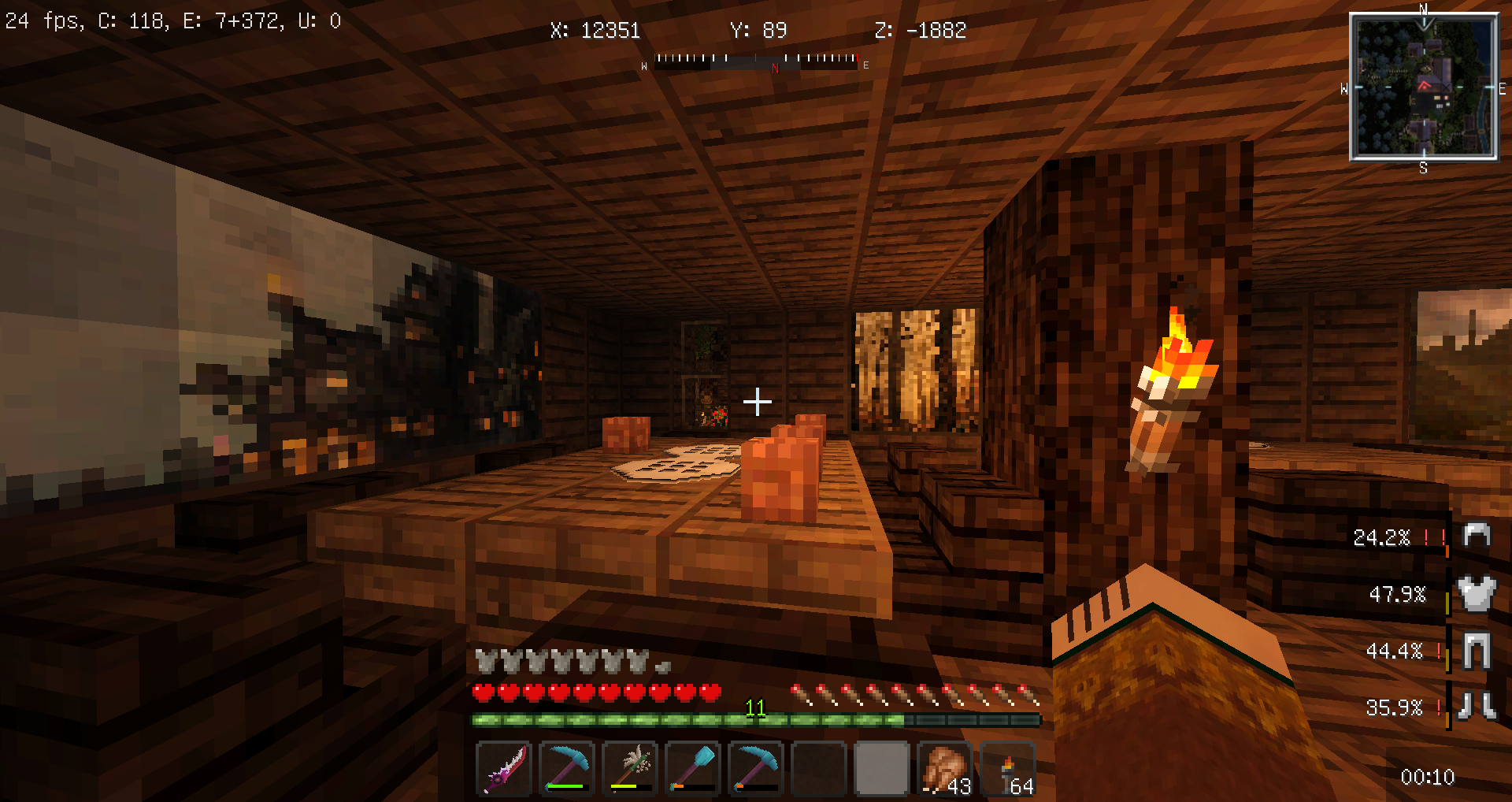1512x802 pixels.
Task: Select the nearly broken pickaxe slot
Action: point(756,768)
